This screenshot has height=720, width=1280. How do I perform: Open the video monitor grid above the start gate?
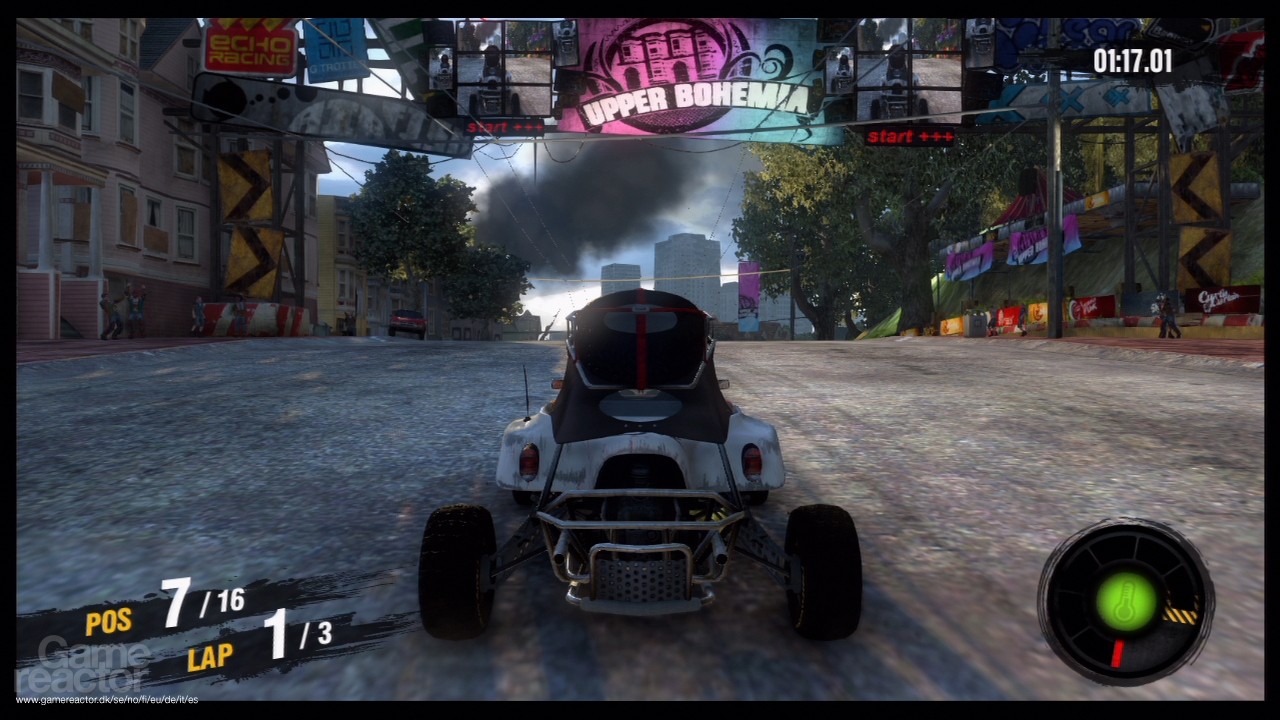click(505, 65)
